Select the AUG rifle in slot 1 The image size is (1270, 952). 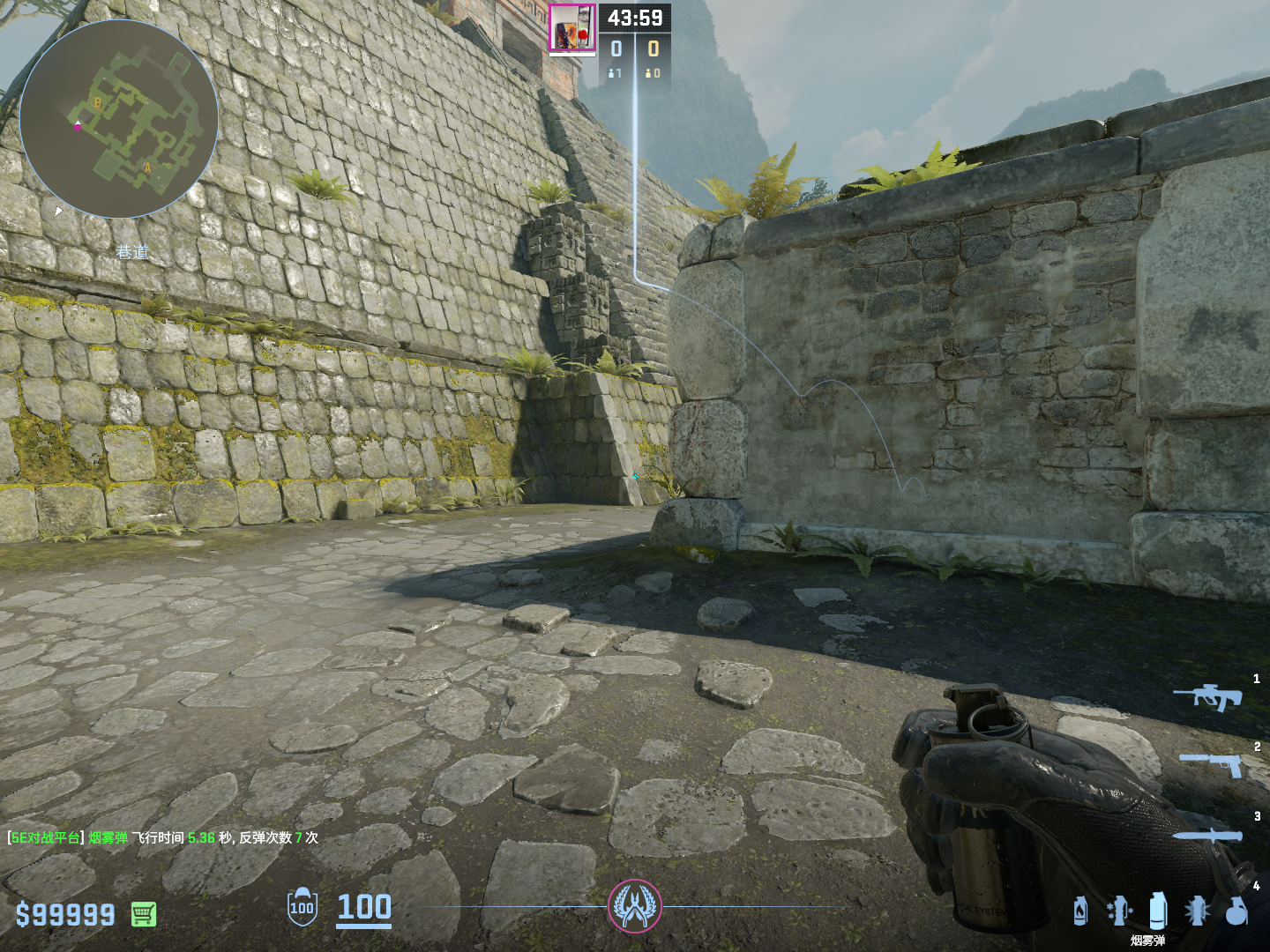click(x=1208, y=695)
